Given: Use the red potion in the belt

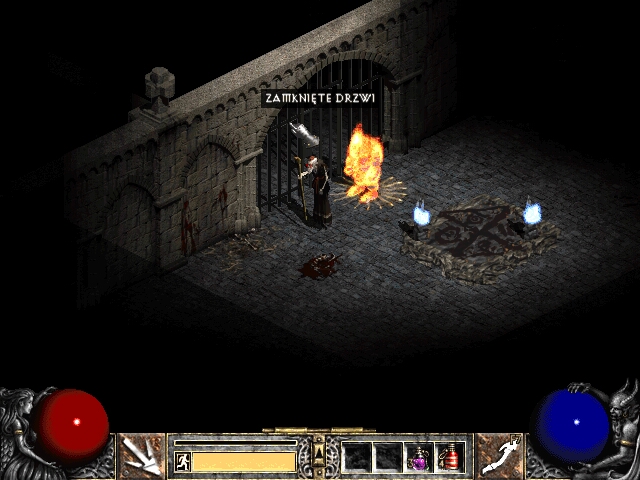Looking at the screenshot, I should point(449,457).
